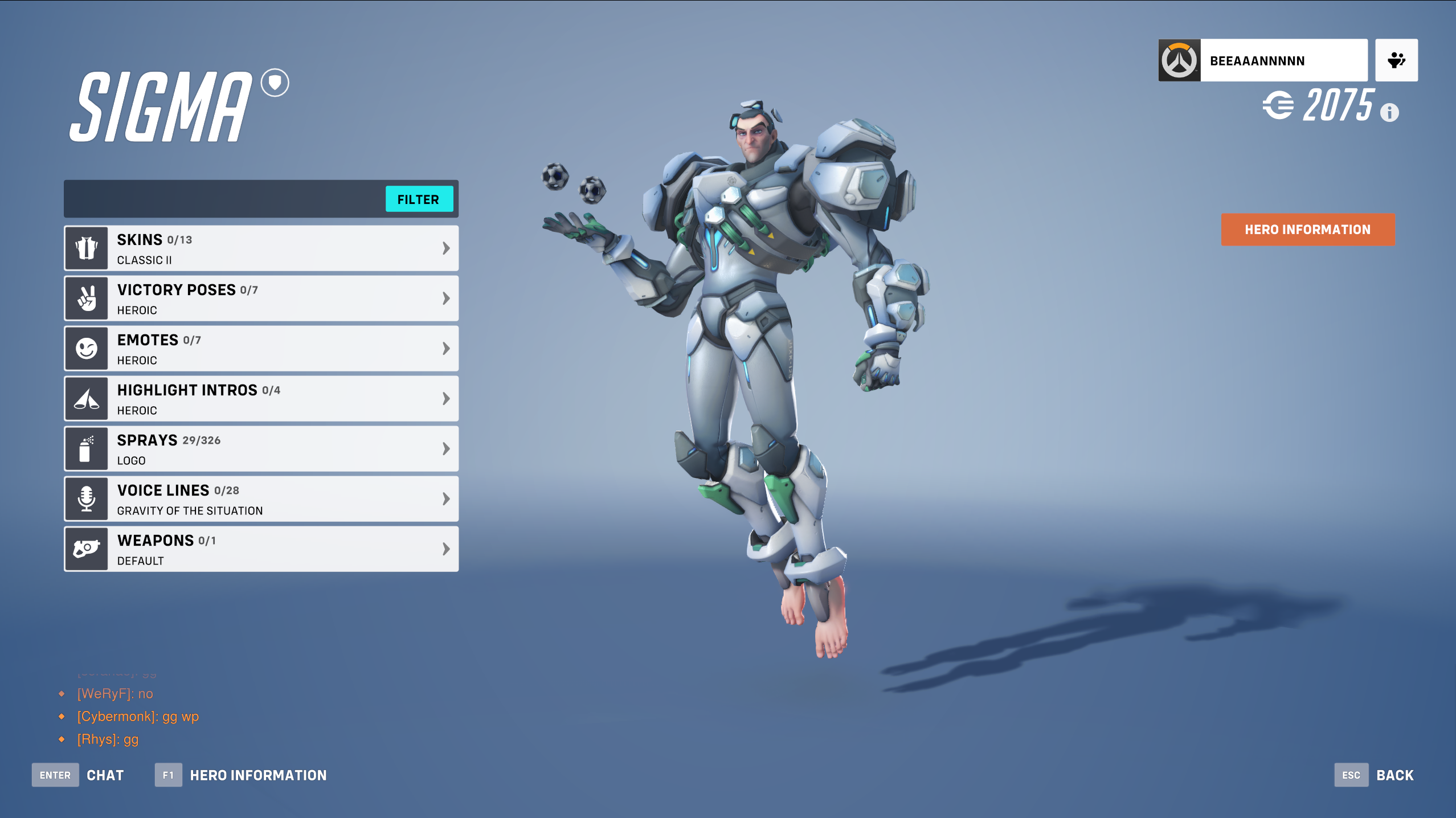
Task: Expand the Sprays category
Action: coord(446,448)
